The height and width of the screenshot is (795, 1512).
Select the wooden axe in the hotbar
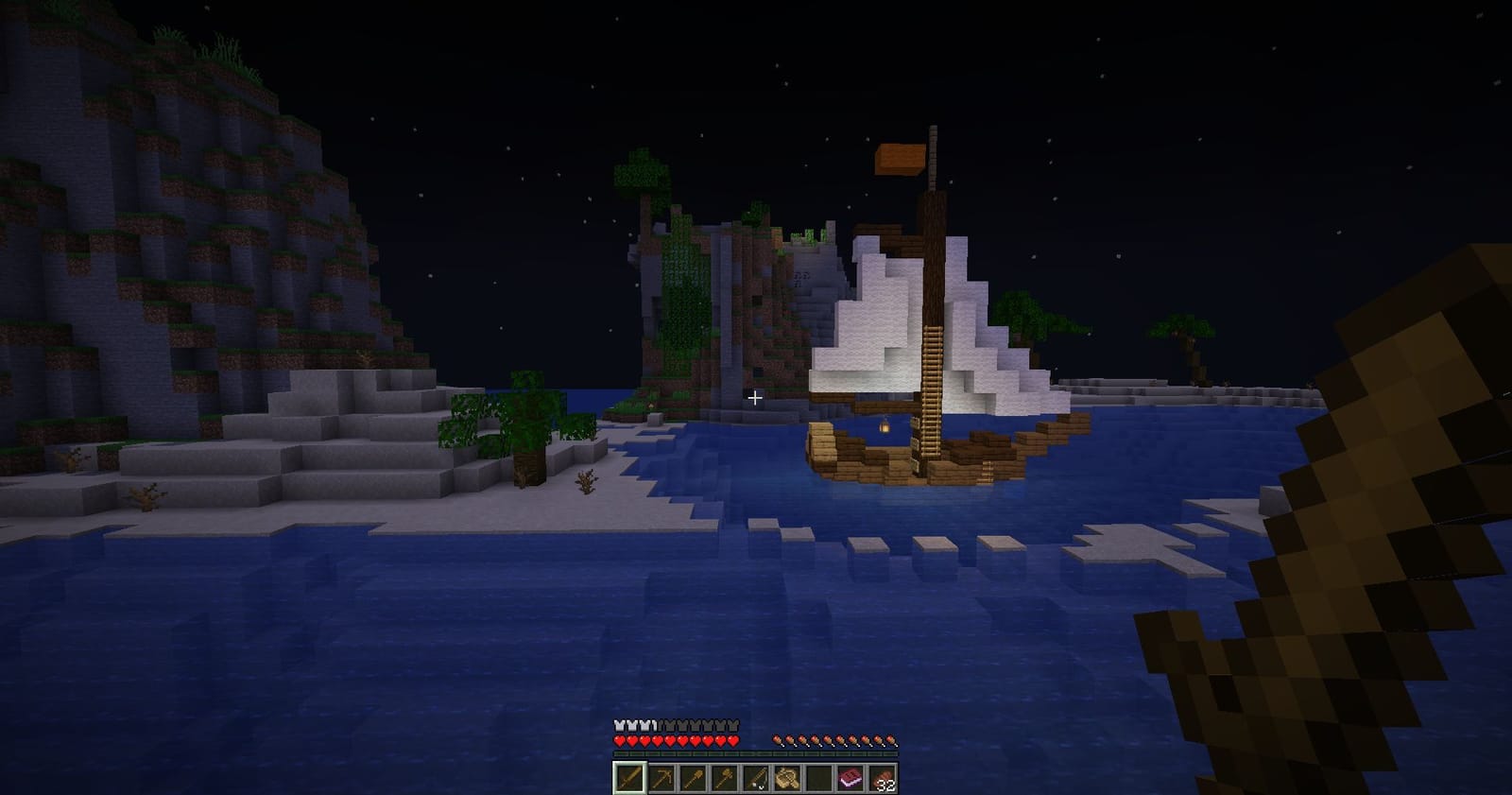pyautogui.click(x=725, y=777)
